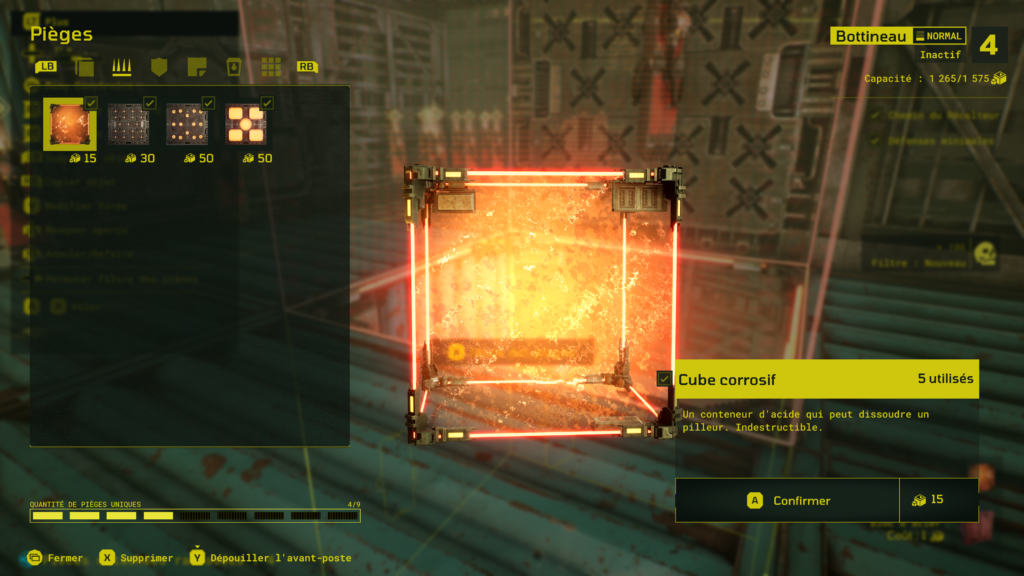
Task: Select the Cube corrosif trap tile
Action: point(70,125)
